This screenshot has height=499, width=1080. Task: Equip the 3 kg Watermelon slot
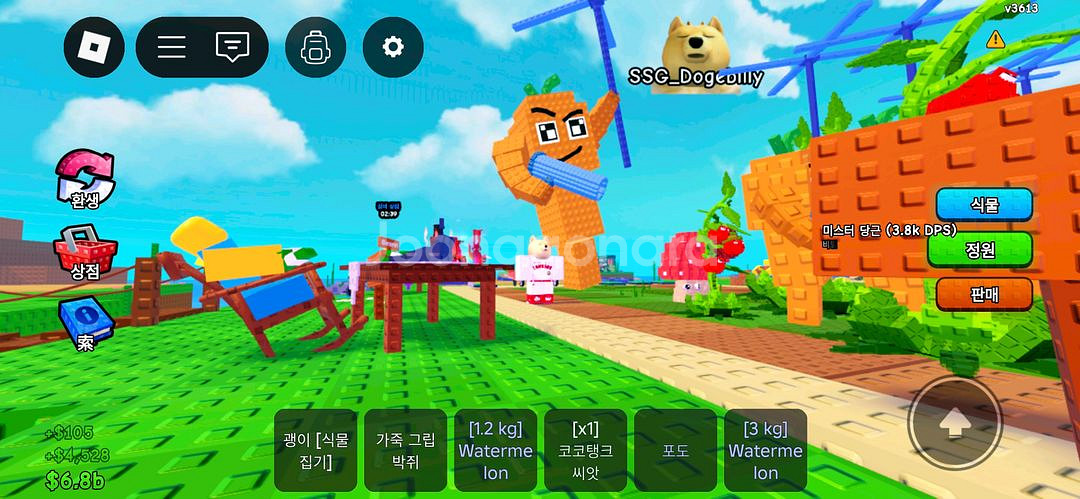pos(766,449)
